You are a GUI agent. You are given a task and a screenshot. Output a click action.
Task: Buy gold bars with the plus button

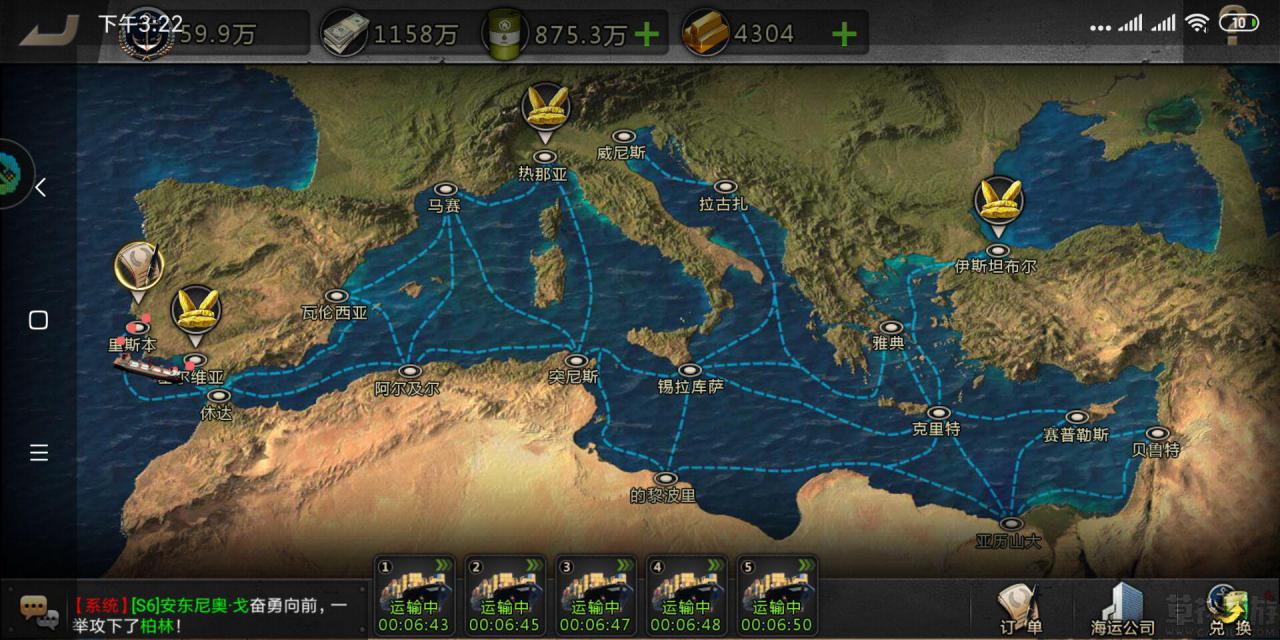point(844,35)
